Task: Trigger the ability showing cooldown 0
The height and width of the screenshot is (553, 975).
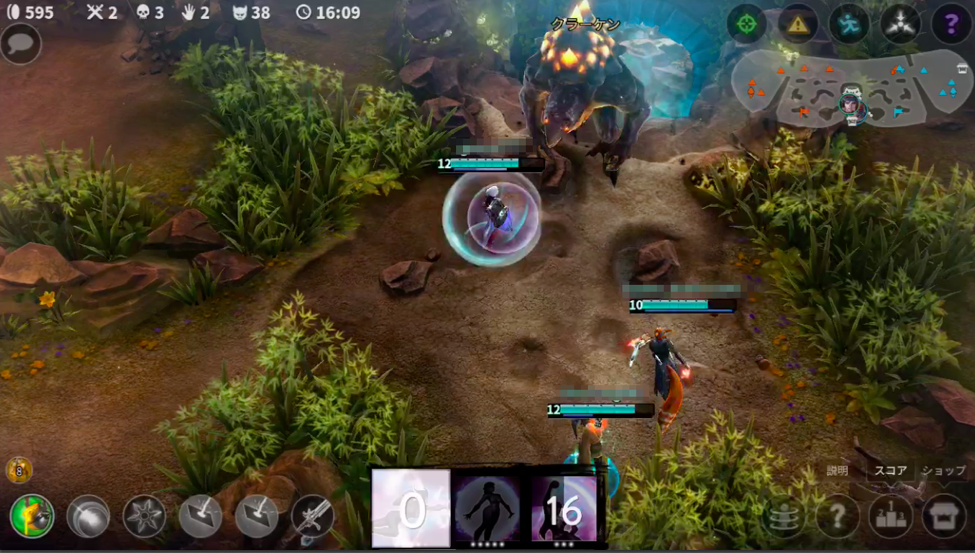Action: pyautogui.click(x=411, y=508)
